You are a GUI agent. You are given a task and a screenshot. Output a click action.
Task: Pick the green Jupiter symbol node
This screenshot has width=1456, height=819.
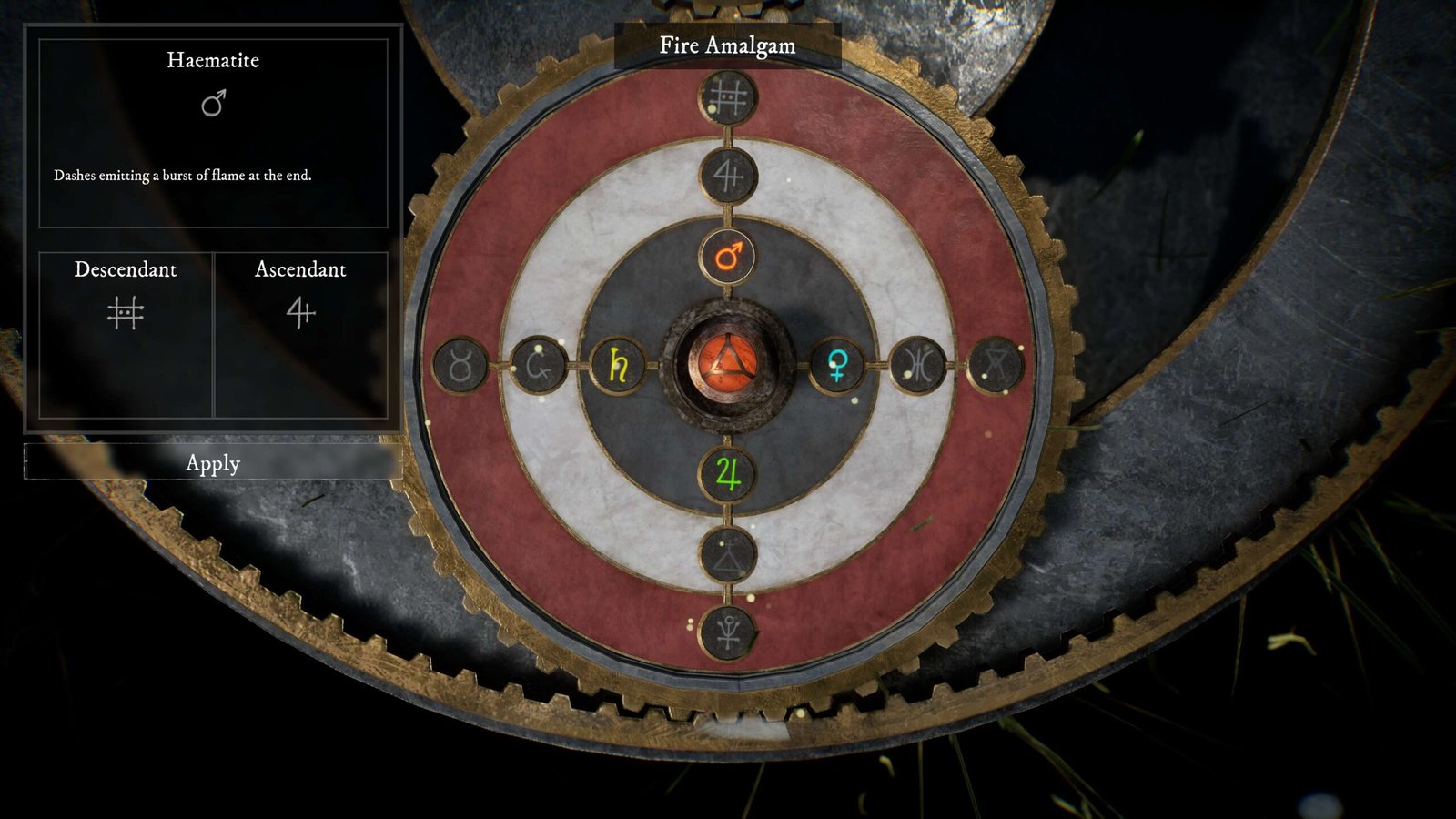[728, 474]
